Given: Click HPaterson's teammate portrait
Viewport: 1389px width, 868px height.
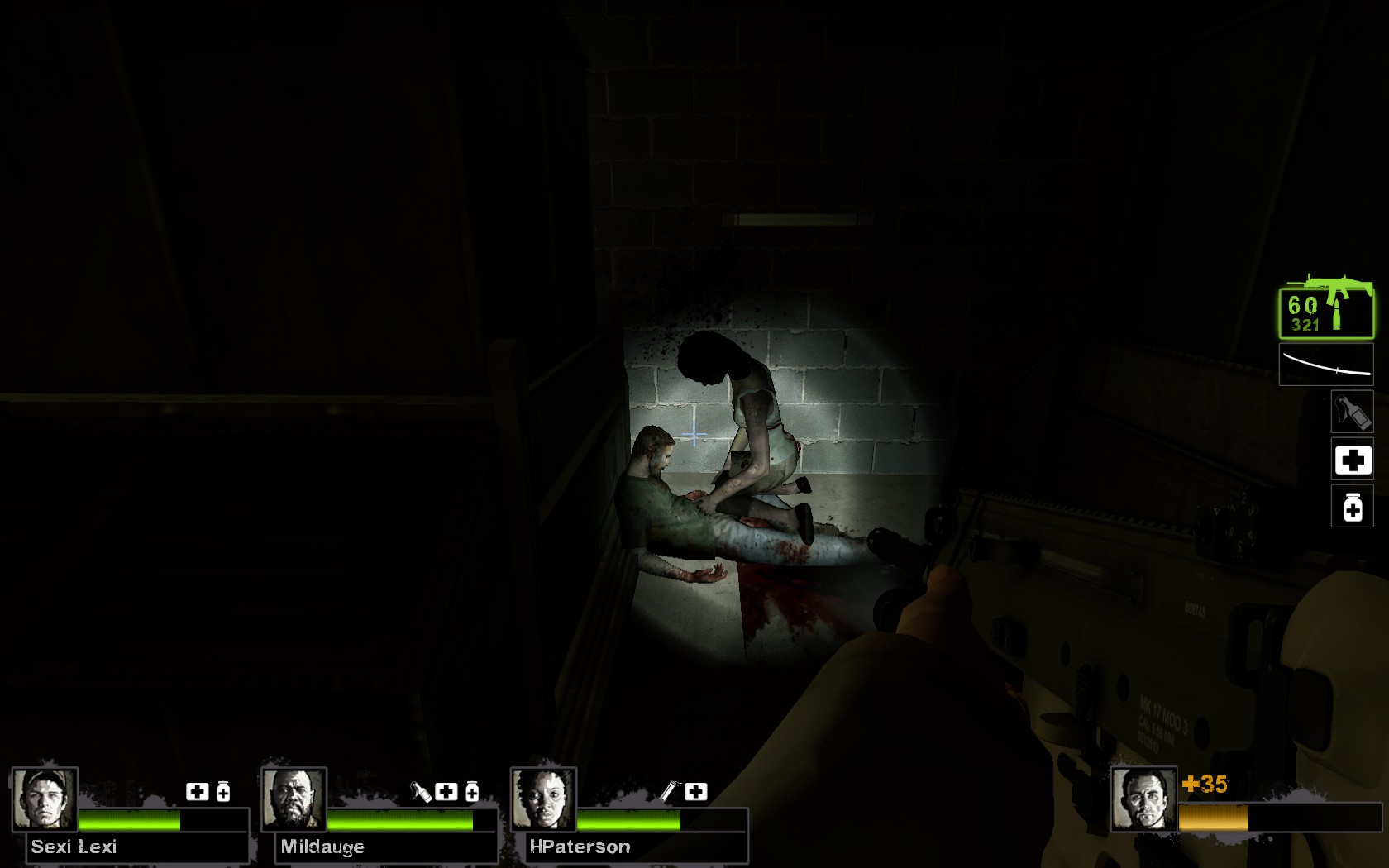Looking at the screenshot, I should [543, 799].
